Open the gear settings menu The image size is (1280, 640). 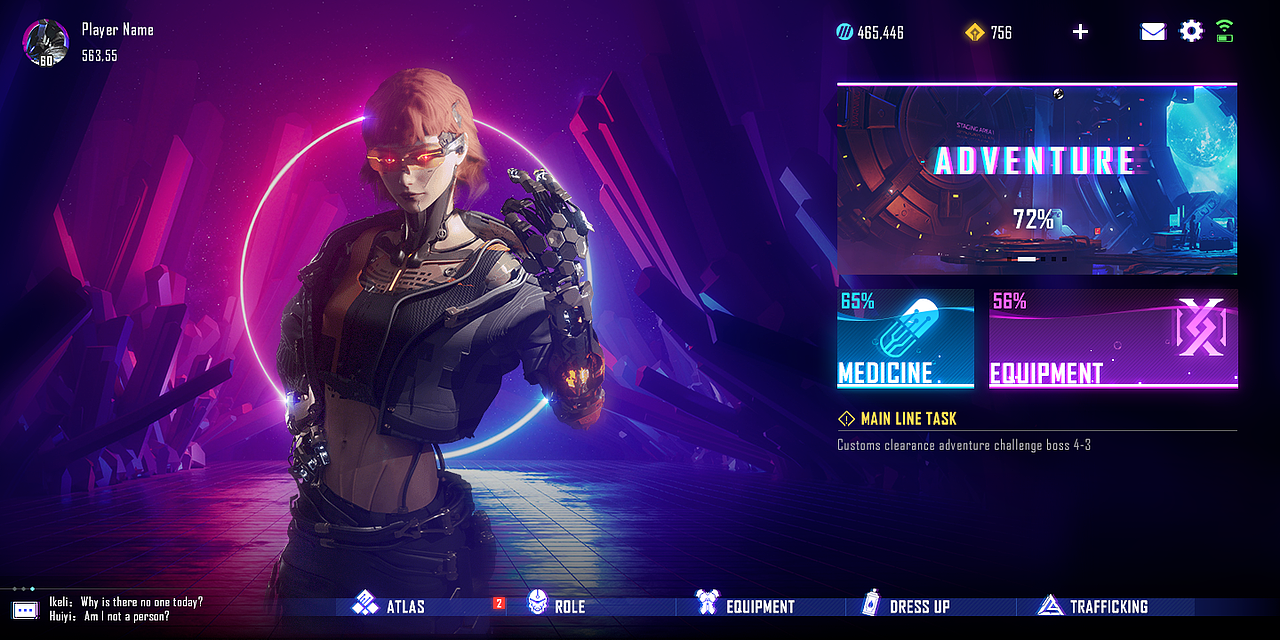1191,31
